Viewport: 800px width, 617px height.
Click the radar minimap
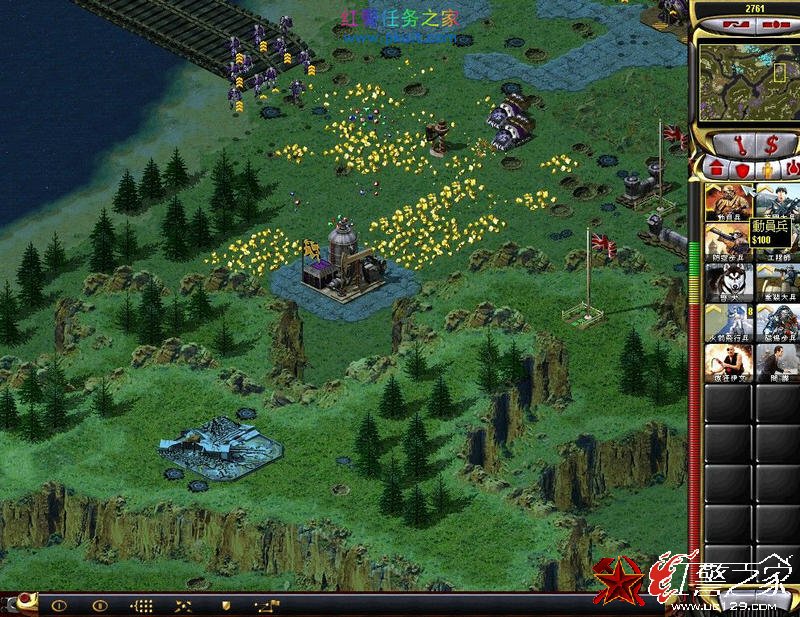pyautogui.click(x=744, y=83)
